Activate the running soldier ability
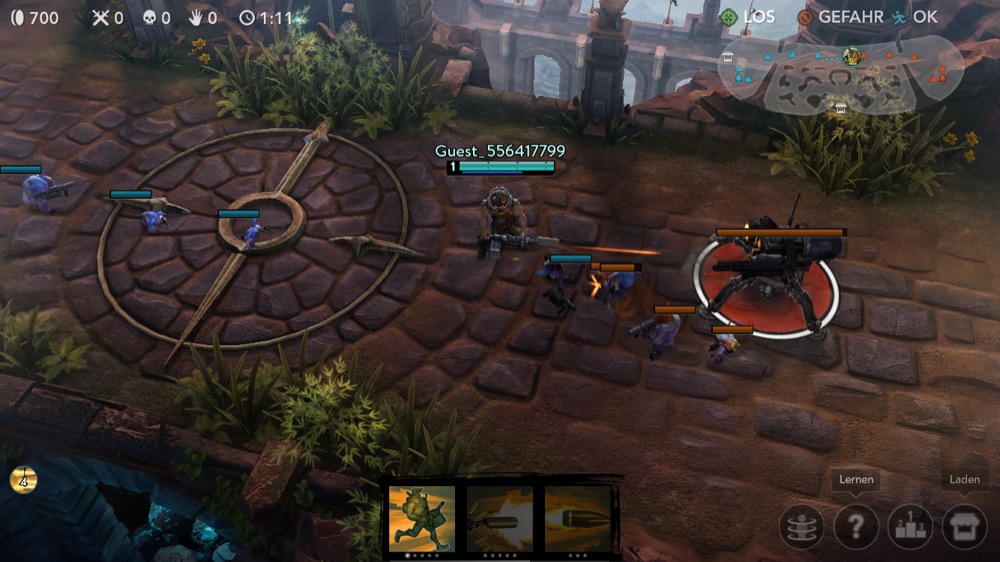This screenshot has width=1000, height=562. 422,518
